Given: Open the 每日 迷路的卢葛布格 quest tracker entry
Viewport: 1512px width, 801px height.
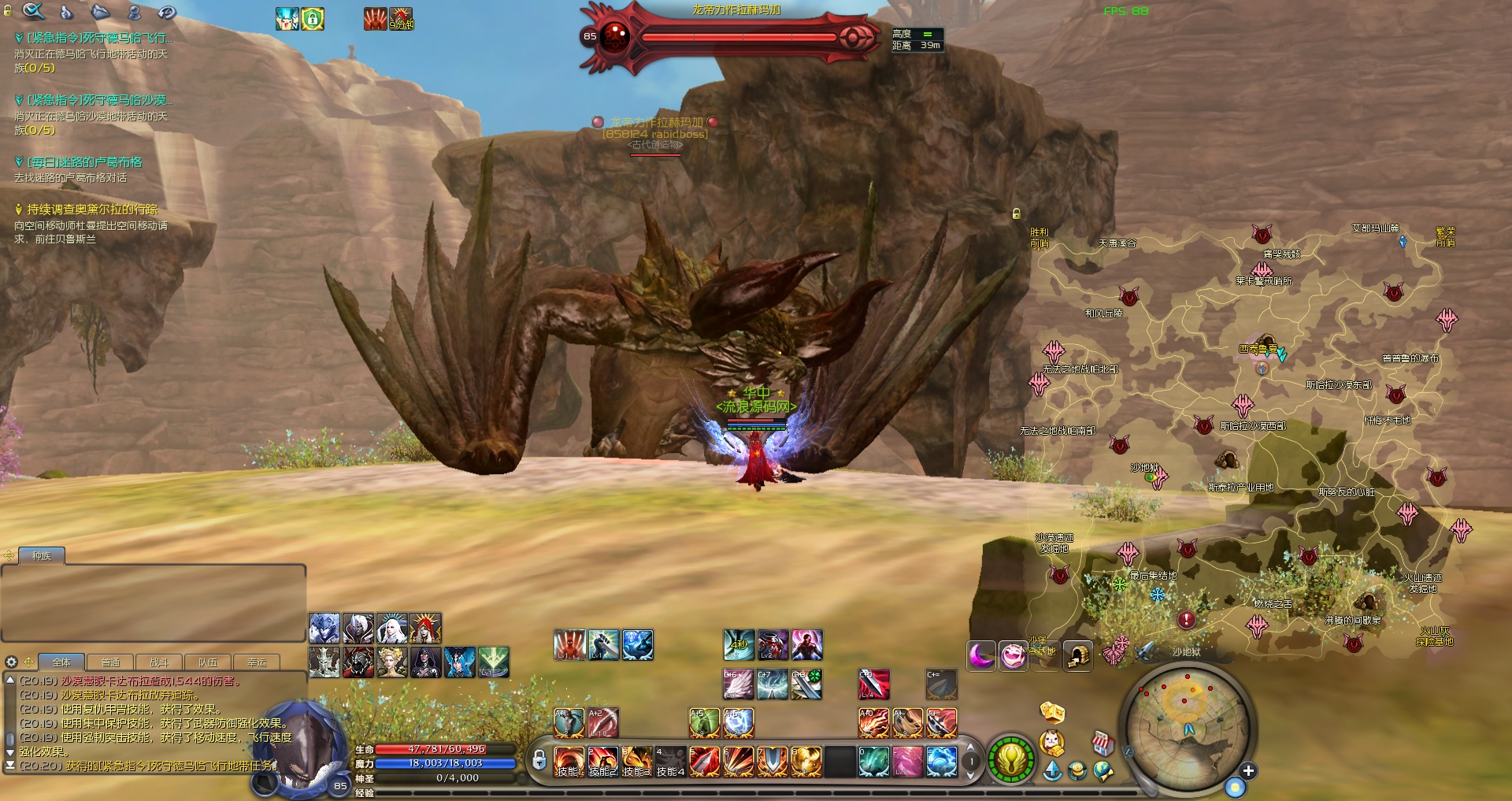Looking at the screenshot, I should [x=84, y=162].
